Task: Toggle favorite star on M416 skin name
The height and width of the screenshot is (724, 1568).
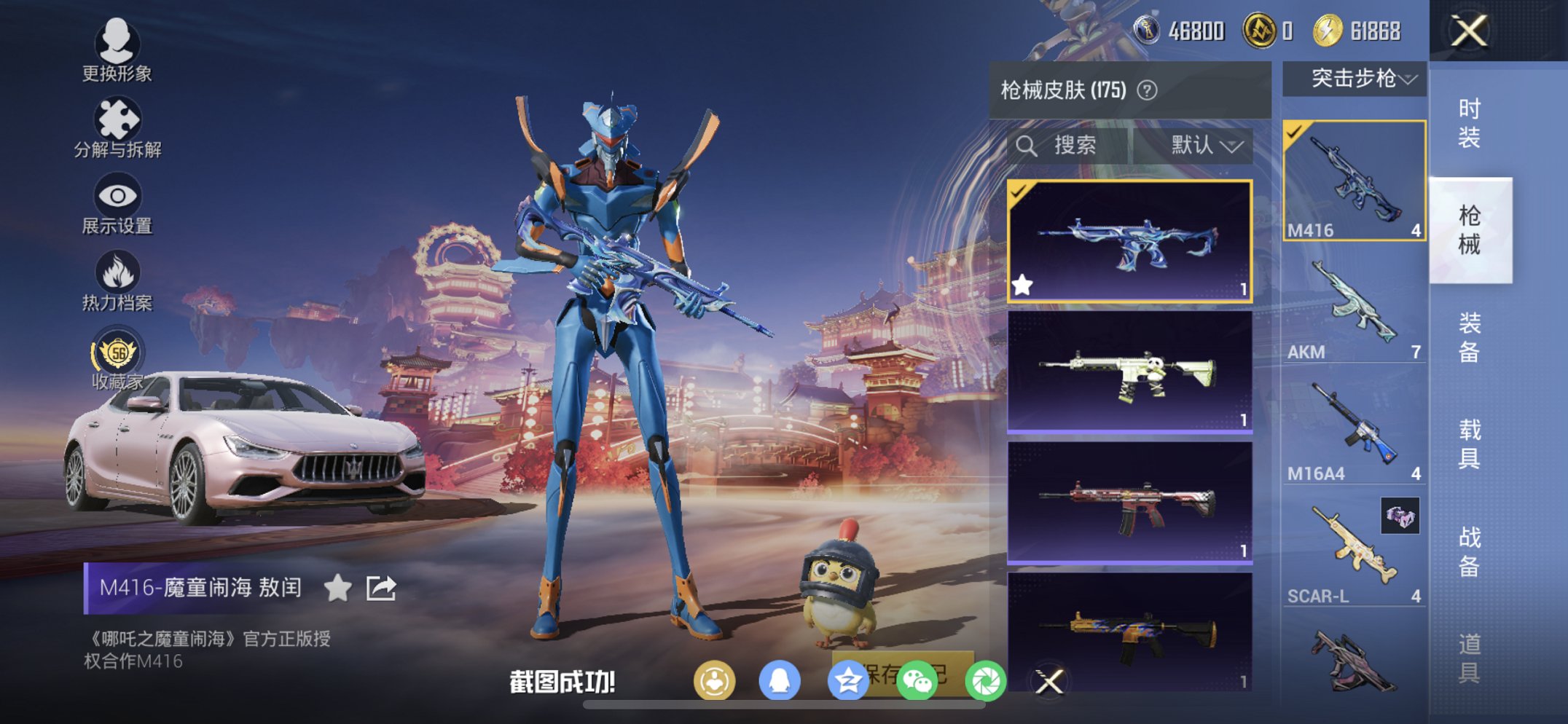Action: pyautogui.click(x=339, y=587)
